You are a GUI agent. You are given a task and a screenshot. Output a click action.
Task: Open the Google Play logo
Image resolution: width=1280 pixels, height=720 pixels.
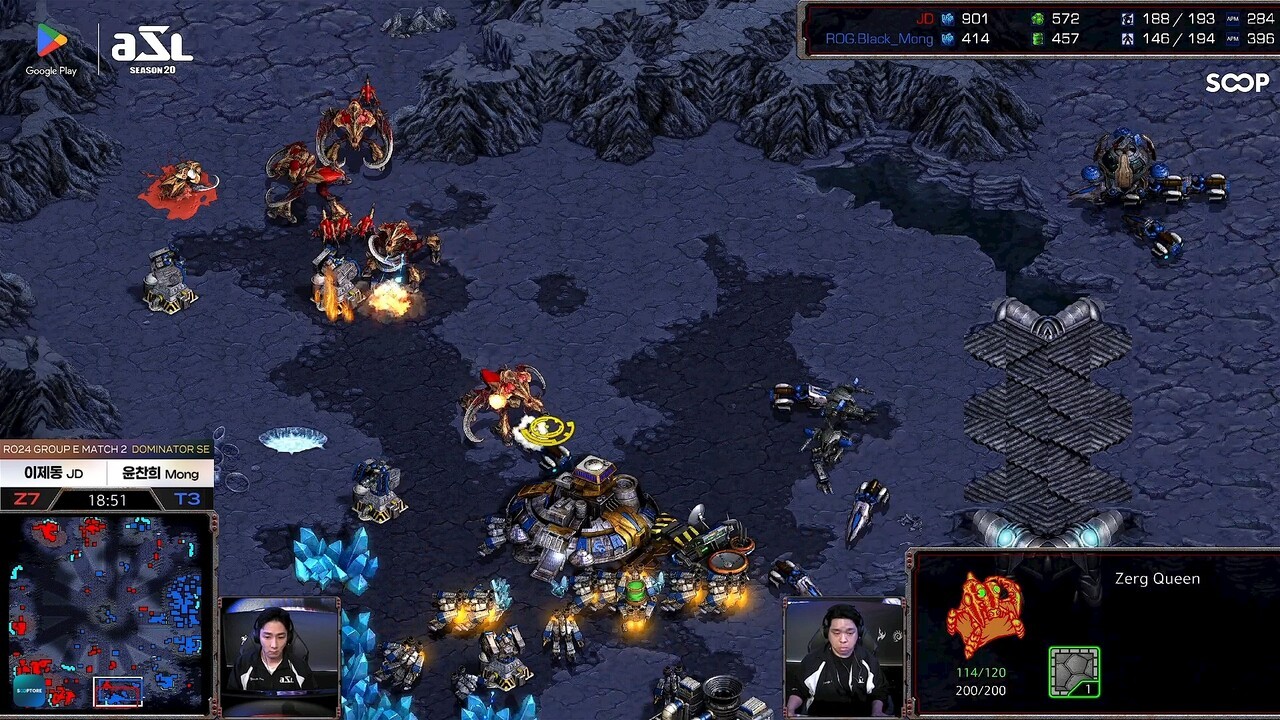point(51,49)
